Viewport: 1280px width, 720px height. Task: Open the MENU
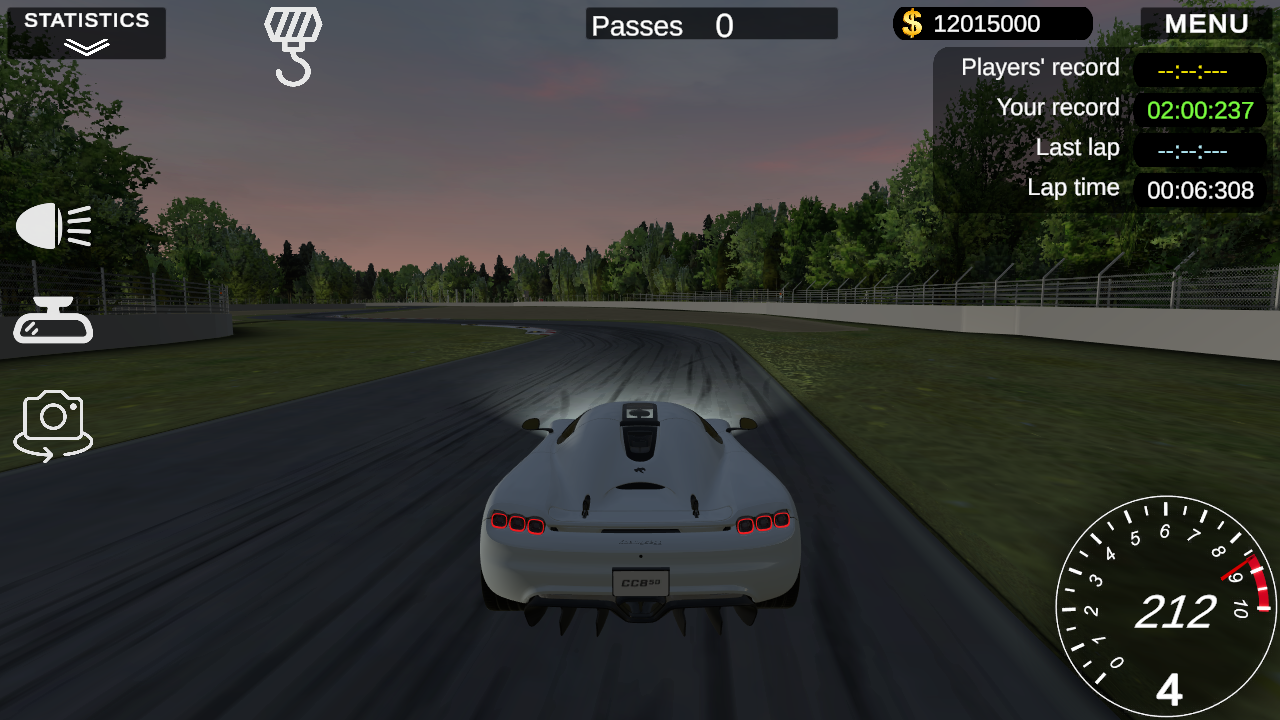click(1205, 23)
